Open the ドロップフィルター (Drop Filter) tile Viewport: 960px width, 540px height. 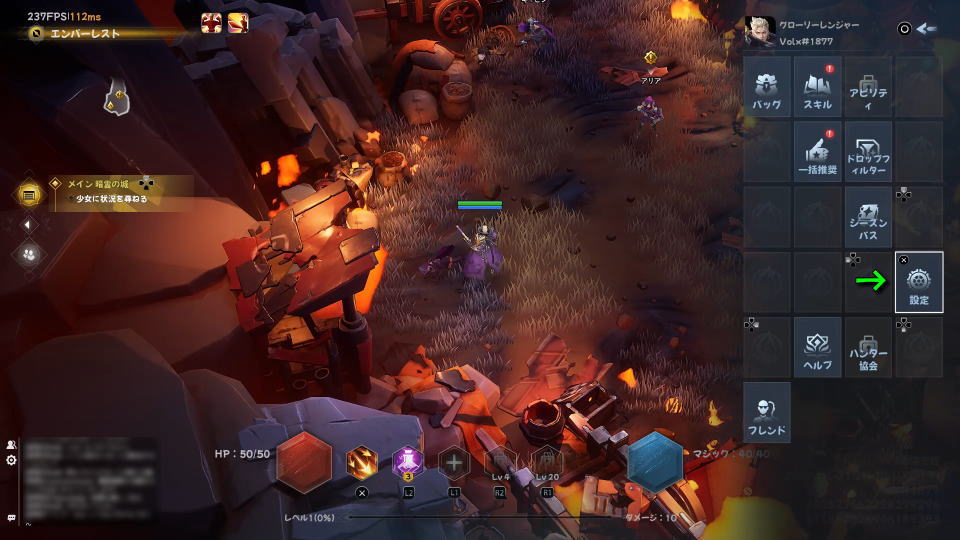coord(868,152)
